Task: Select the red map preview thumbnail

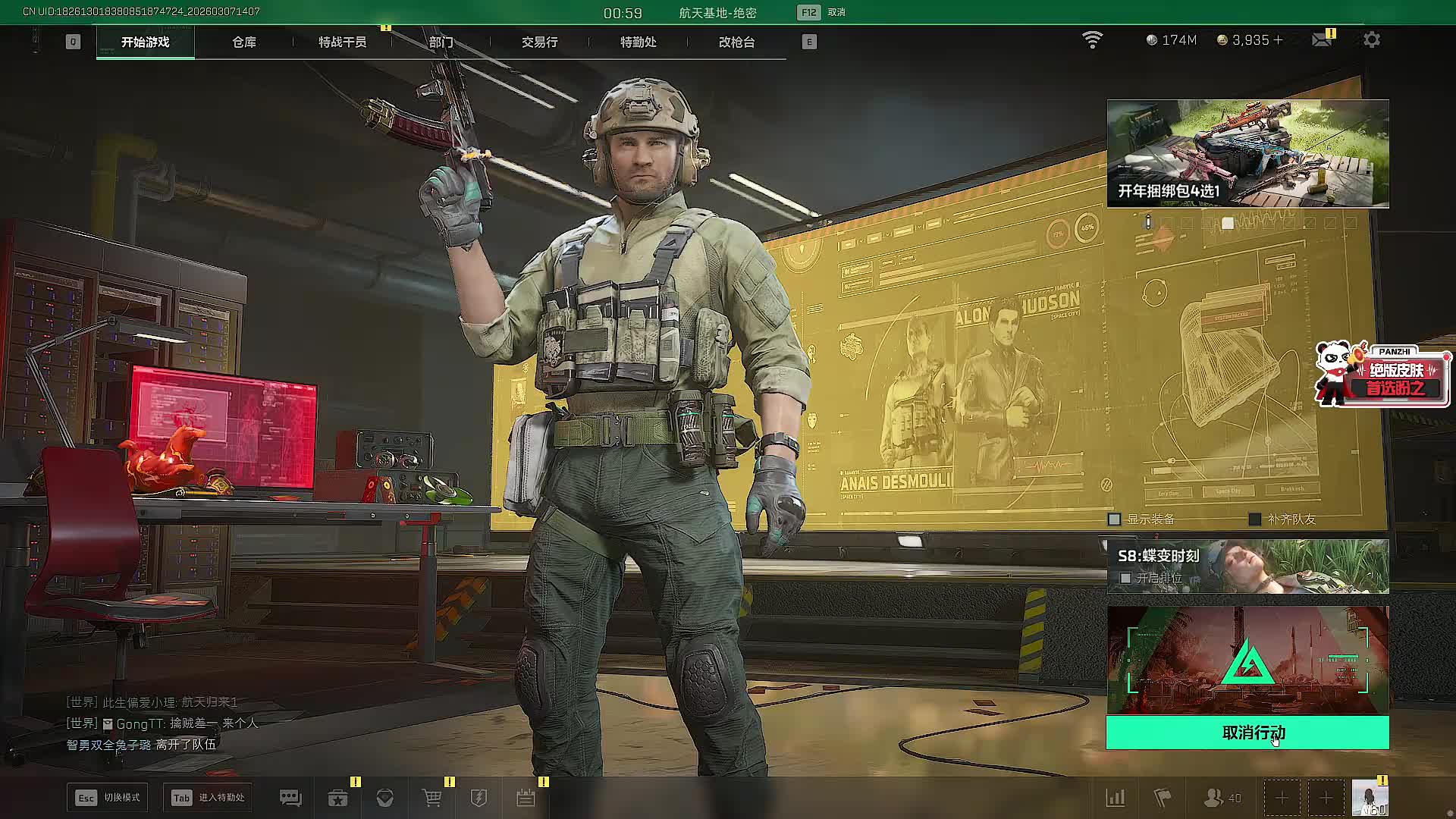Action: [1247, 660]
